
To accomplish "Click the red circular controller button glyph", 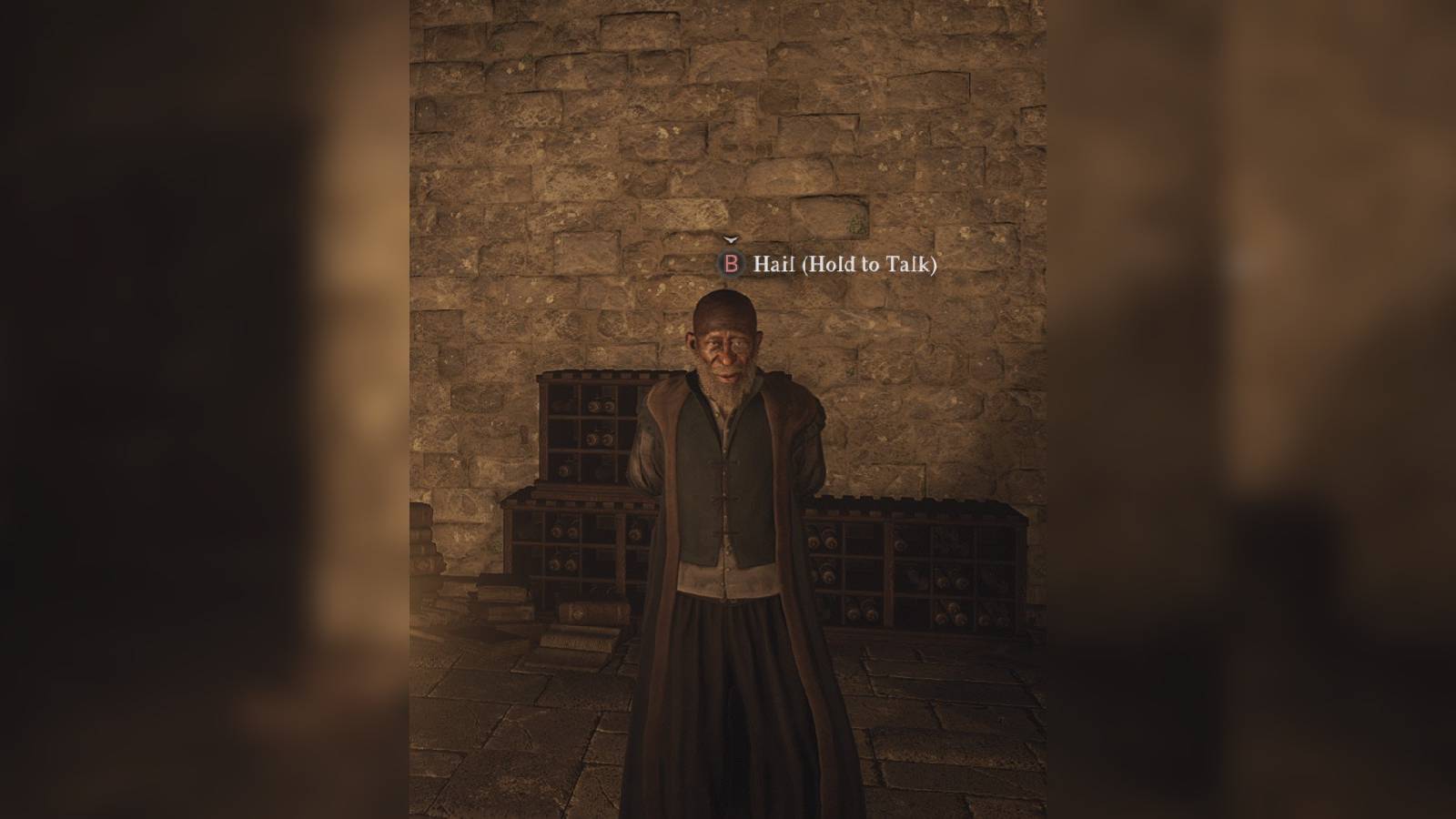I will 731,263.
